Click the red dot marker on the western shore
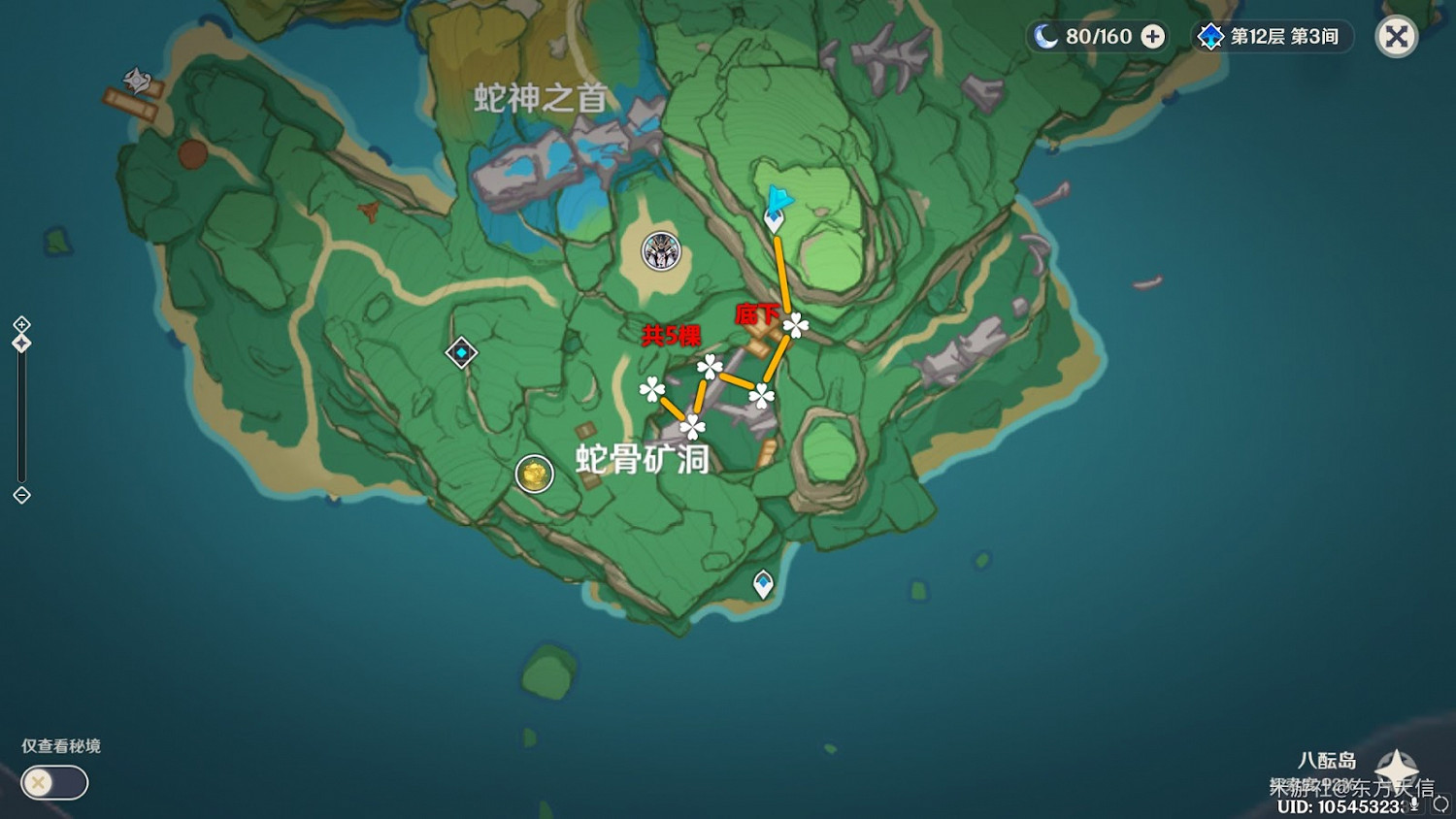The image size is (1456, 819). coord(191,153)
